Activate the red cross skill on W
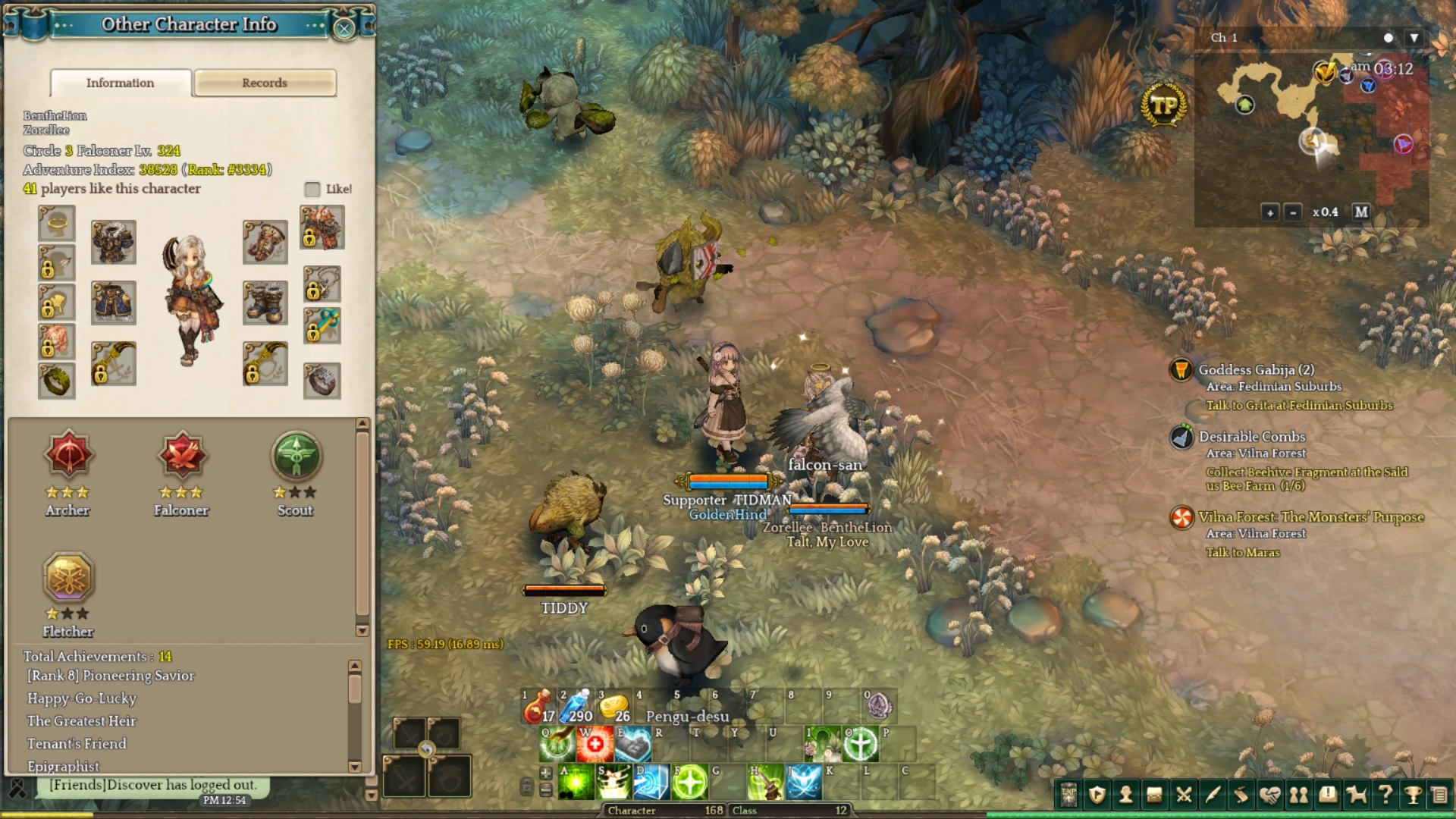Viewport: 1456px width, 819px height. [595, 744]
